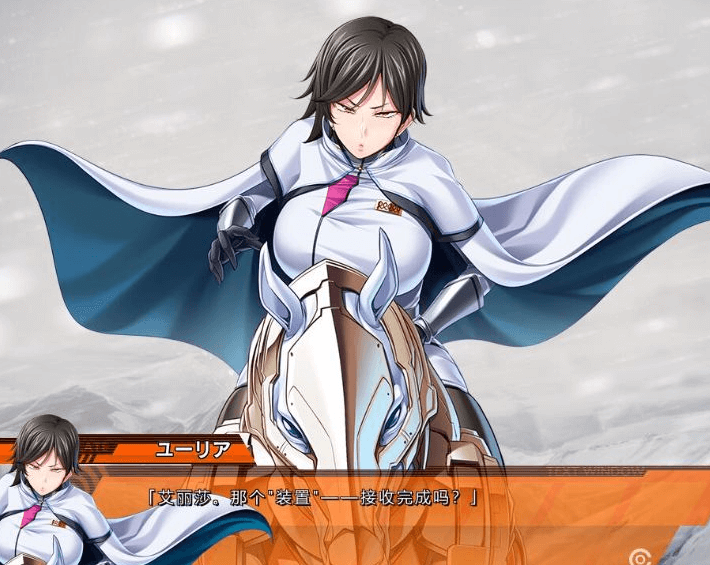Image resolution: width=710 pixels, height=565 pixels.
Task: Click the circular icon below the dialogue box
Action: (x=639, y=556)
